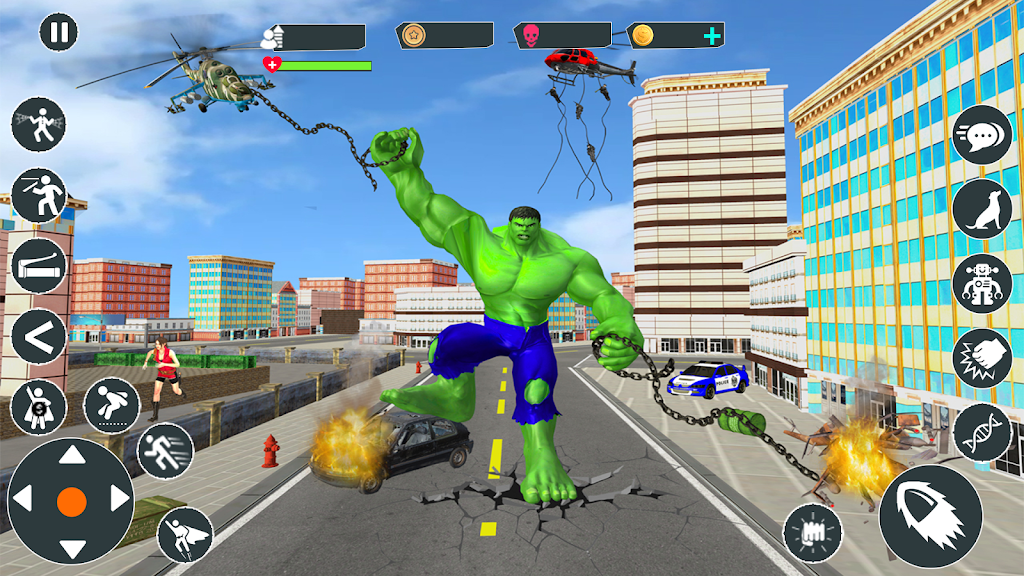Fire the large rocket attack button
This screenshot has height=576, width=1024.
[x=930, y=516]
